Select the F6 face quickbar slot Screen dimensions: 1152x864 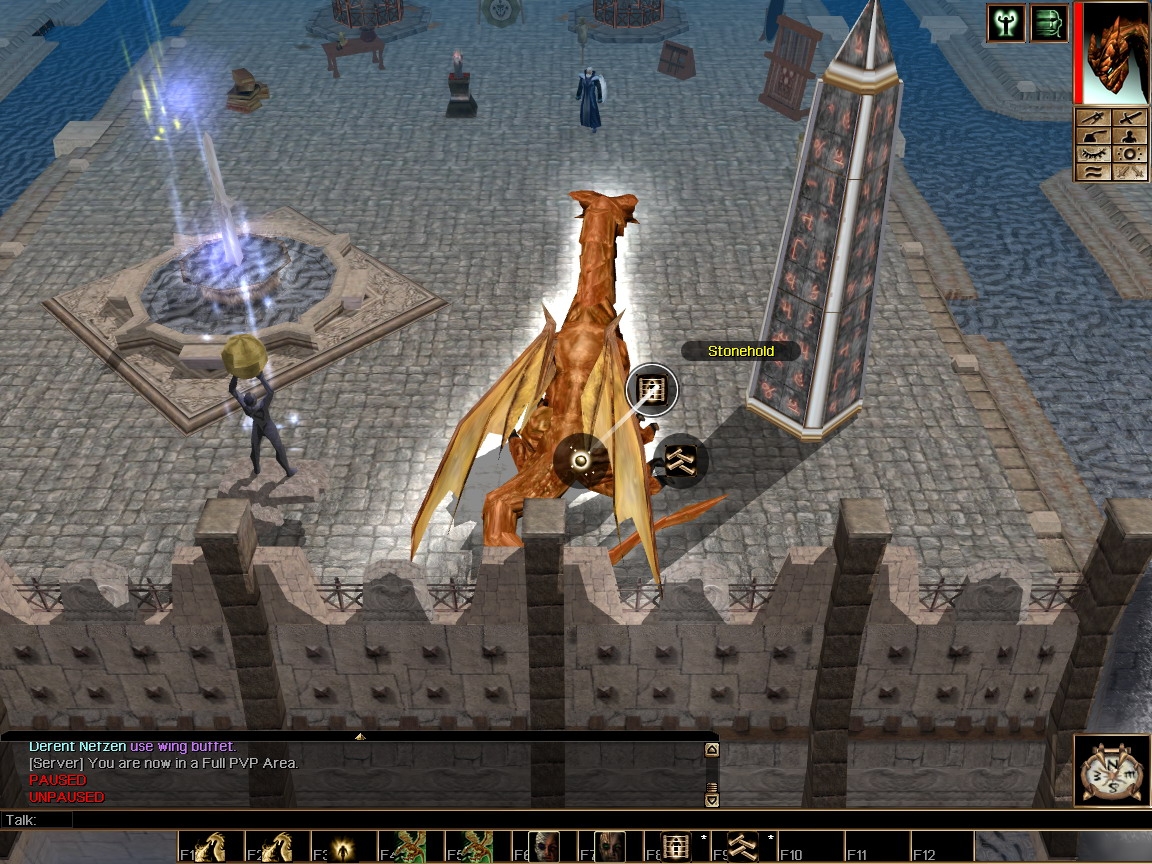(x=544, y=846)
